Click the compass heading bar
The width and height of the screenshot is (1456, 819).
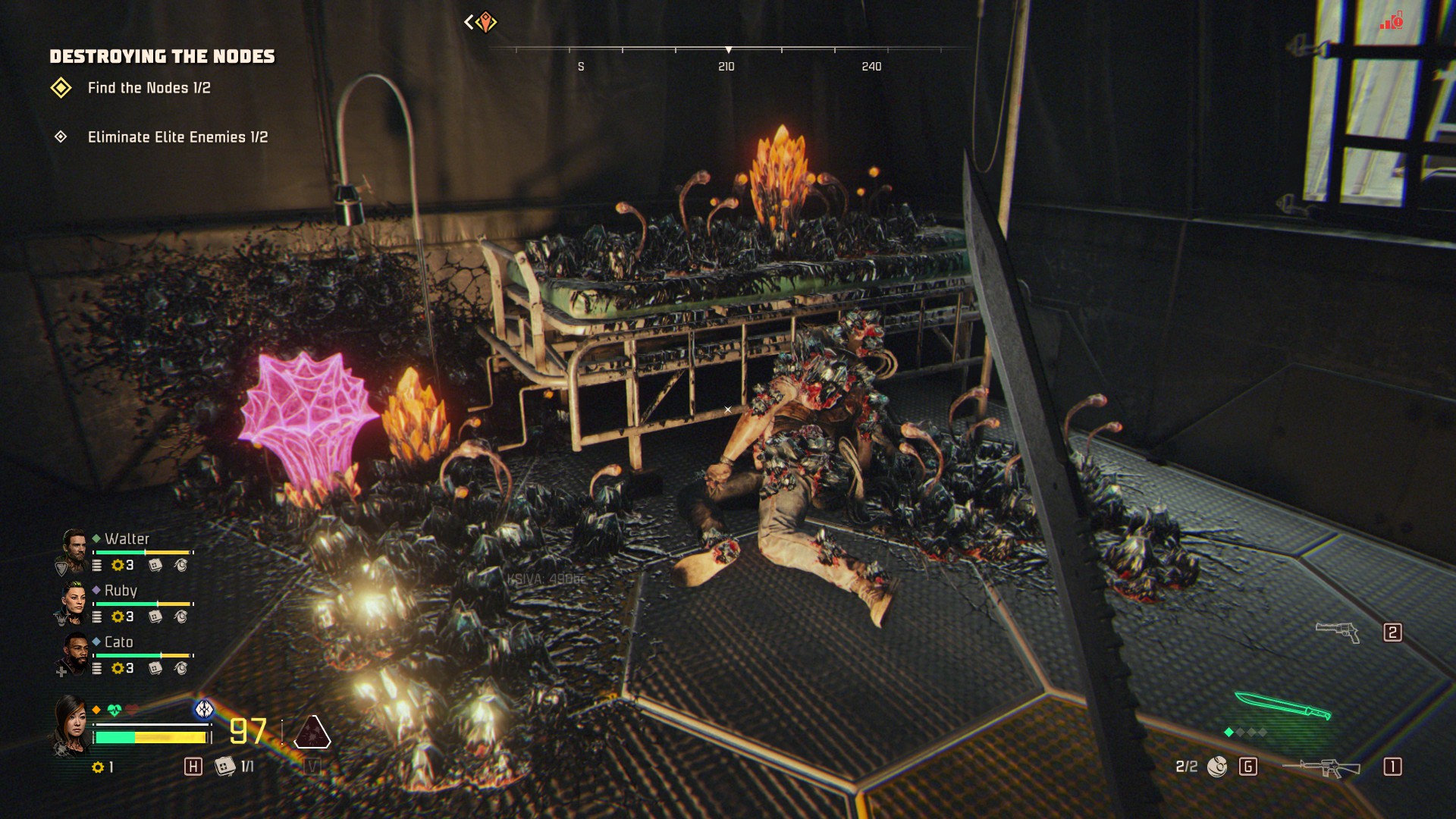click(x=728, y=51)
